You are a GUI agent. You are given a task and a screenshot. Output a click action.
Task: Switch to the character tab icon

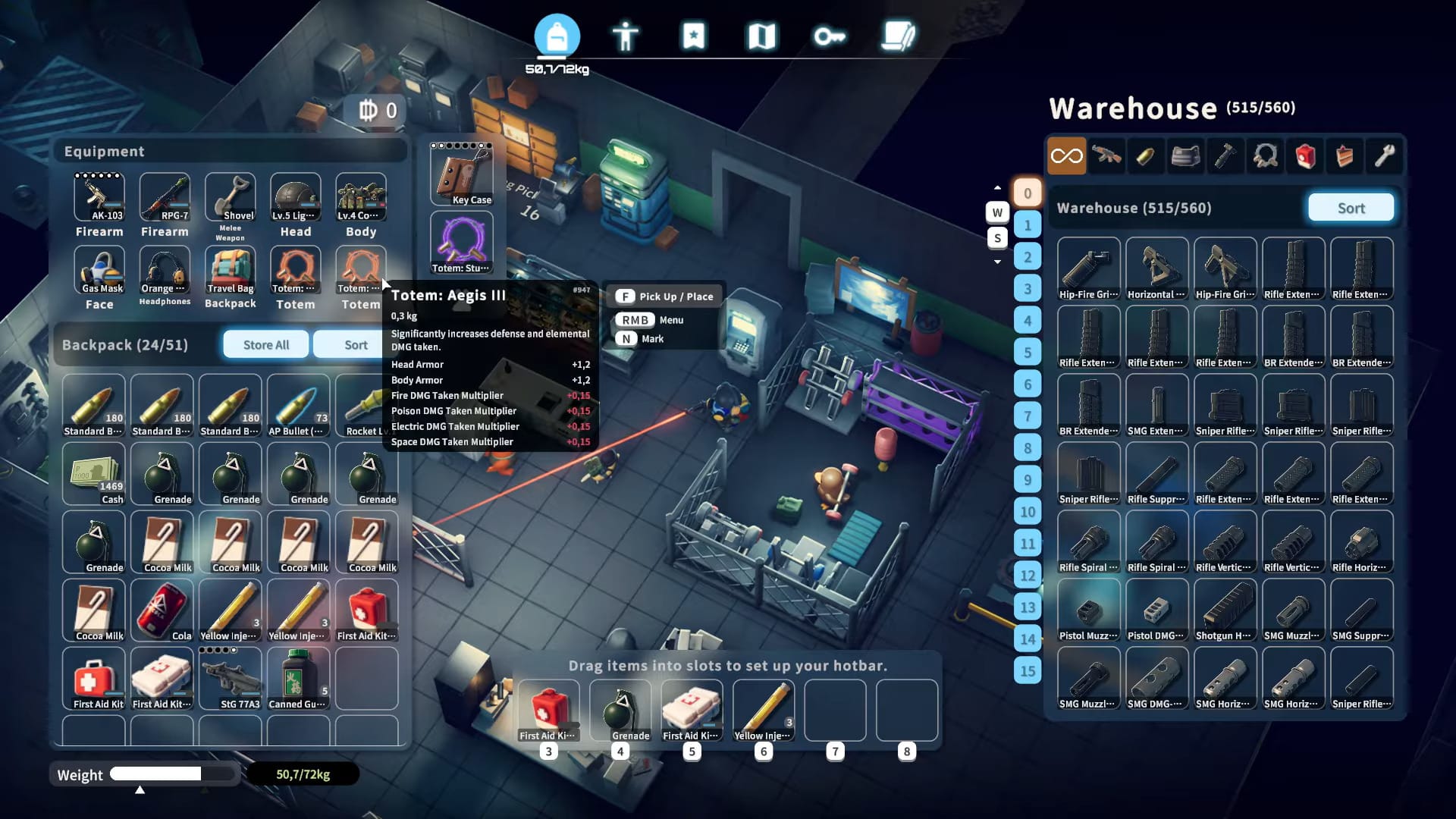(625, 36)
